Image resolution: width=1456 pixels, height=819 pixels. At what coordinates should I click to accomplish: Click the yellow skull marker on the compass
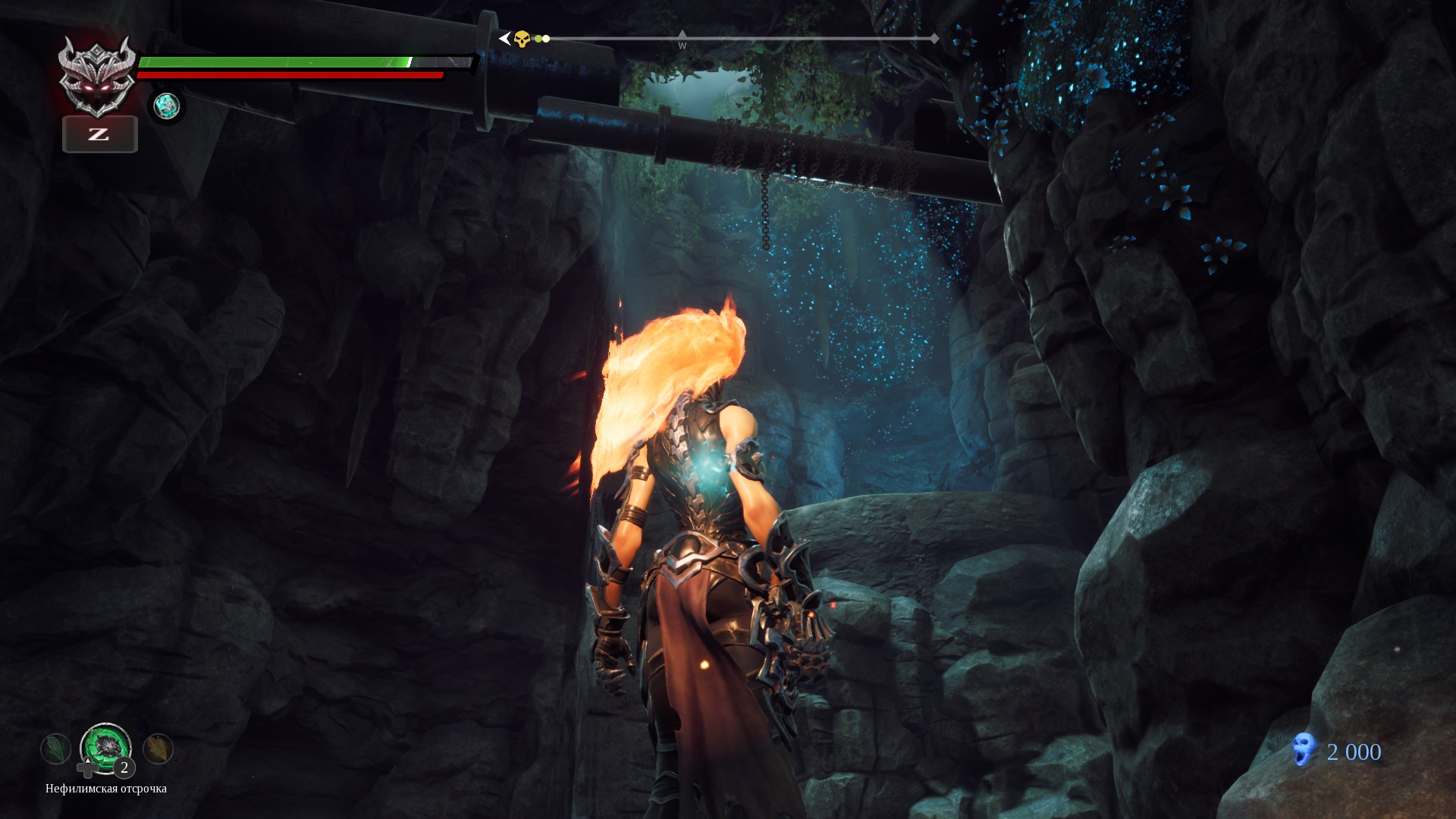522,38
